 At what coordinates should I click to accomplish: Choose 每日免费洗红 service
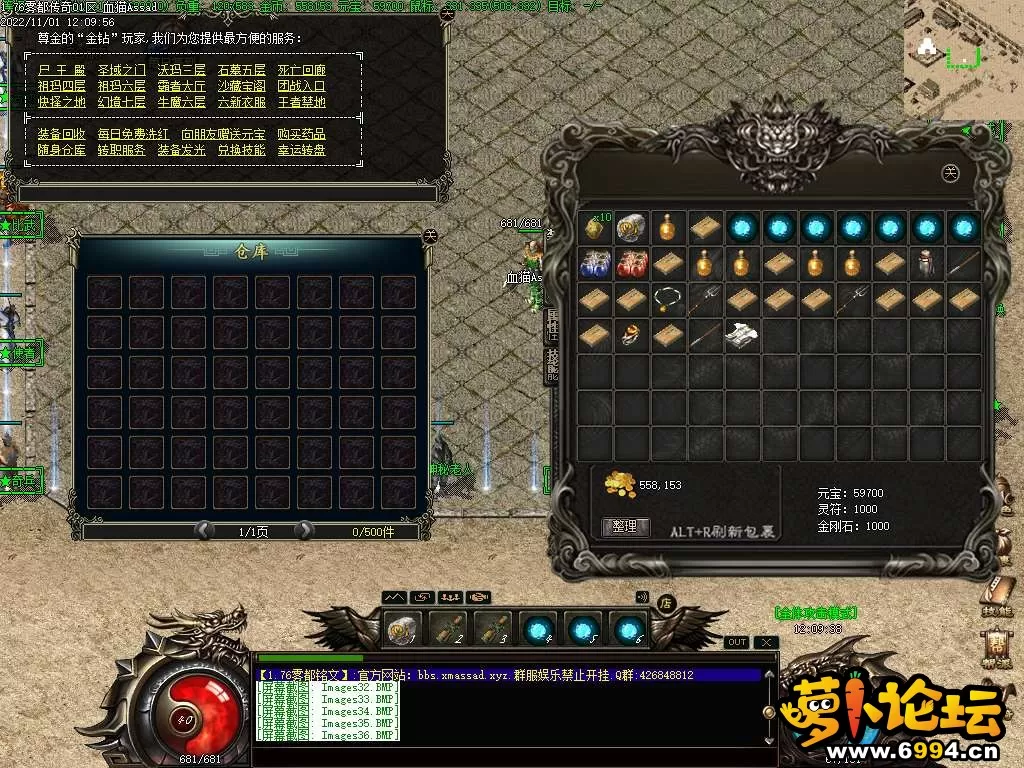pos(121,134)
